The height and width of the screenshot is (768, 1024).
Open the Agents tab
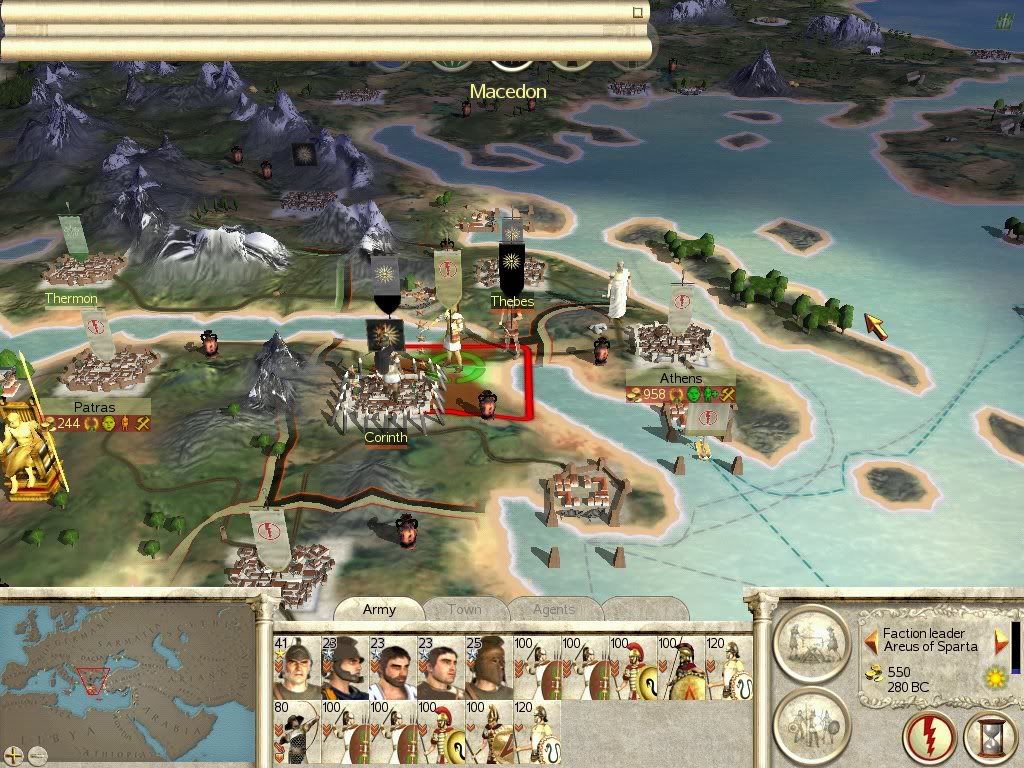553,609
